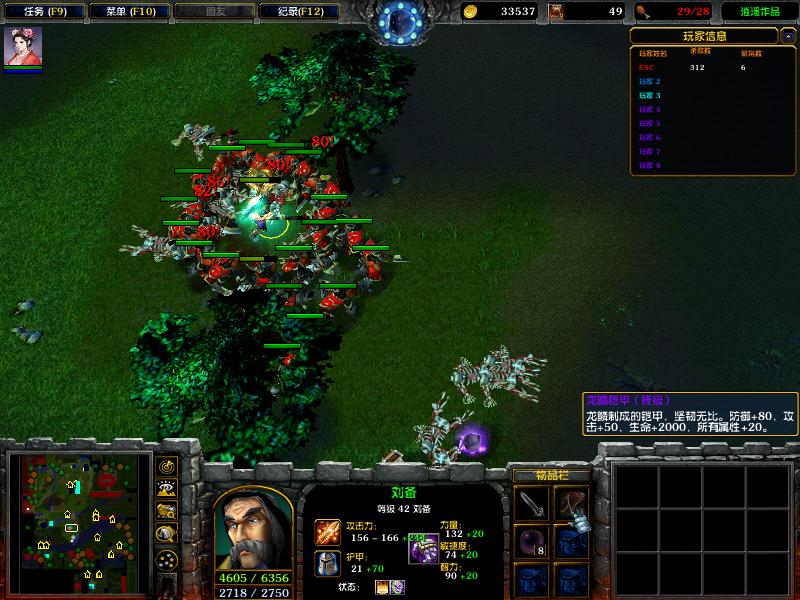Open the 纪录 (F12) log
This screenshot has width=800, height=600.
pyautogui.click(x=292, y=11)
